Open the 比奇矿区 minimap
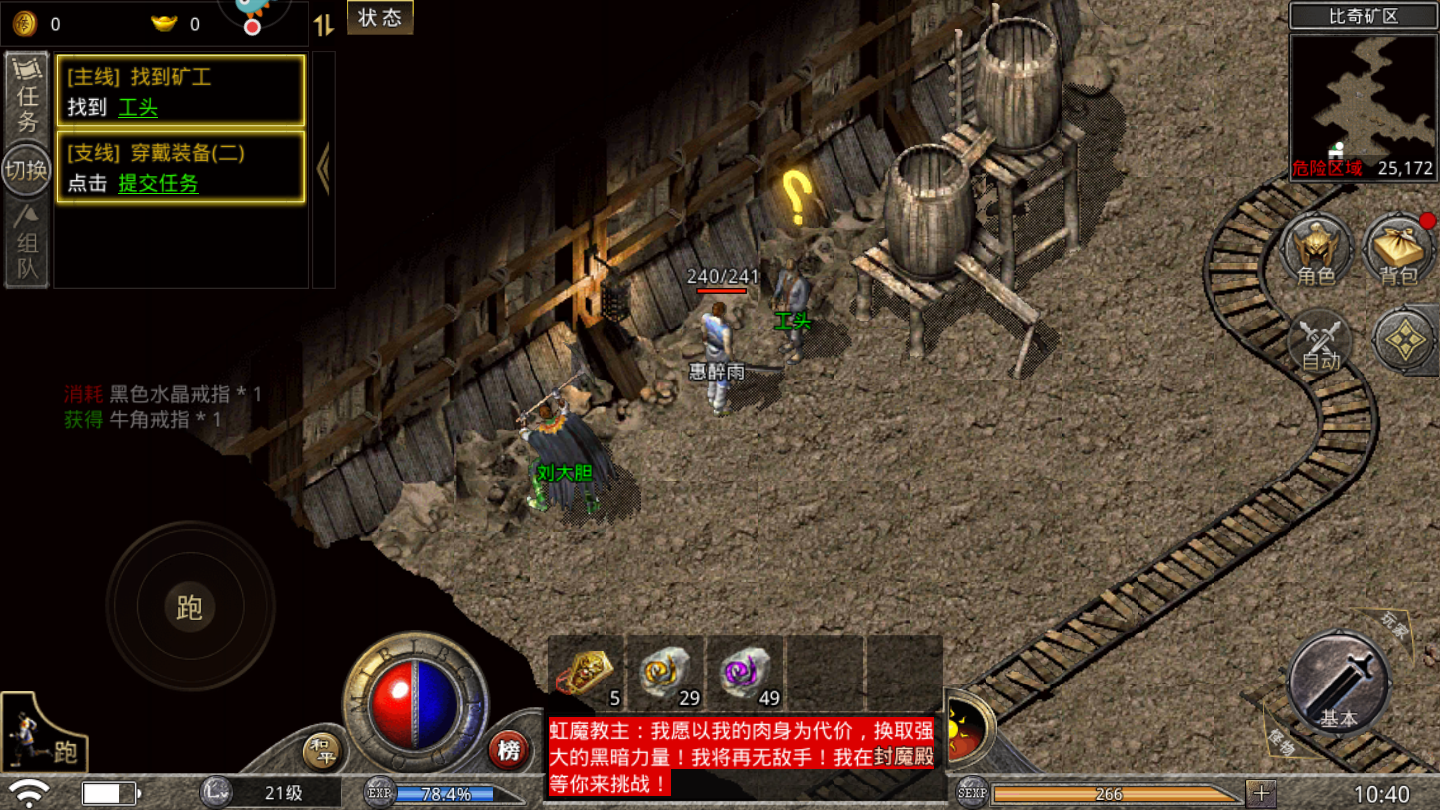Screen dimensions: 1440x810 [x=1363, y=106]
